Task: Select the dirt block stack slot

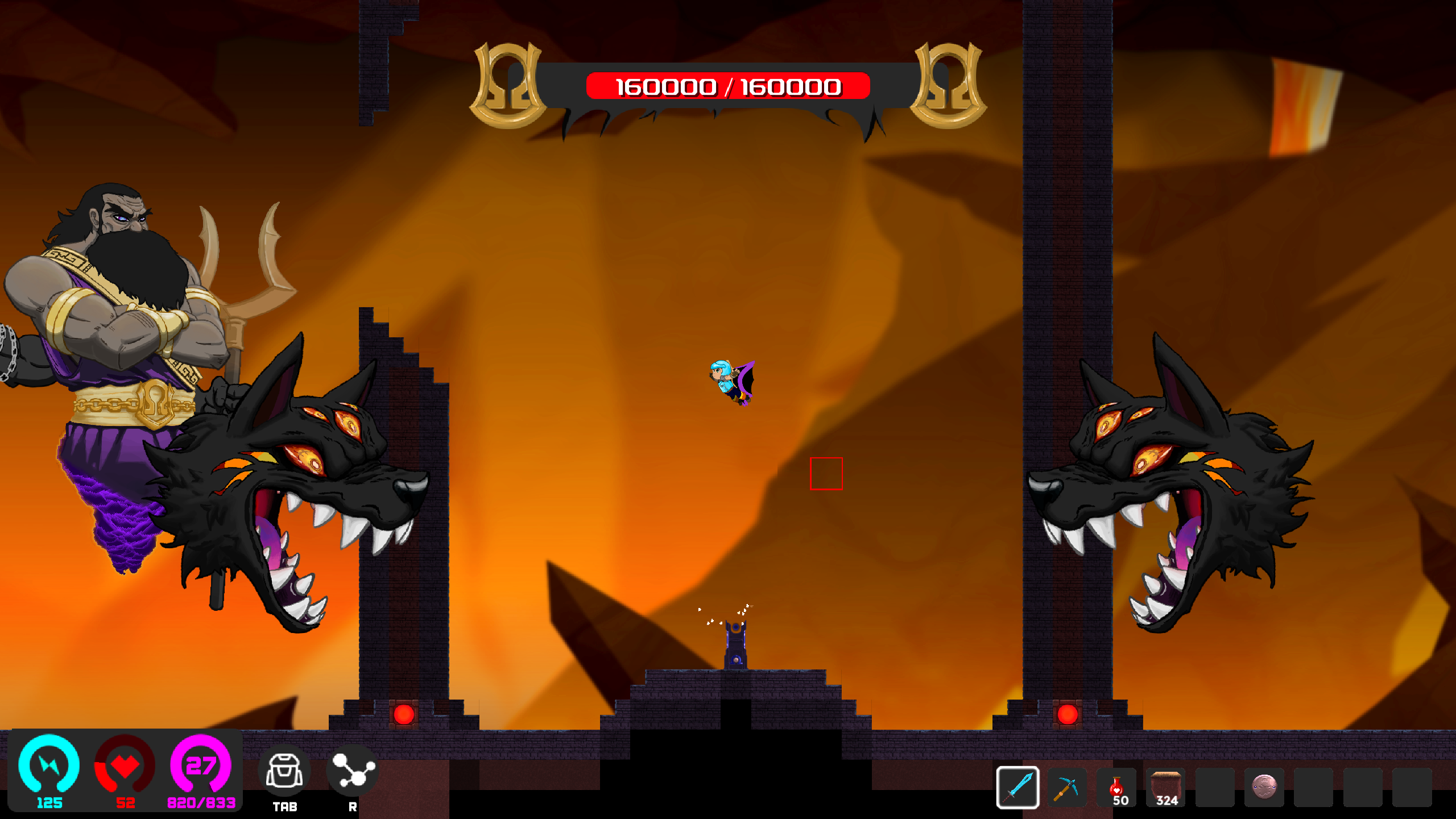Action: pyautogui.click(x=1166, y=788)
